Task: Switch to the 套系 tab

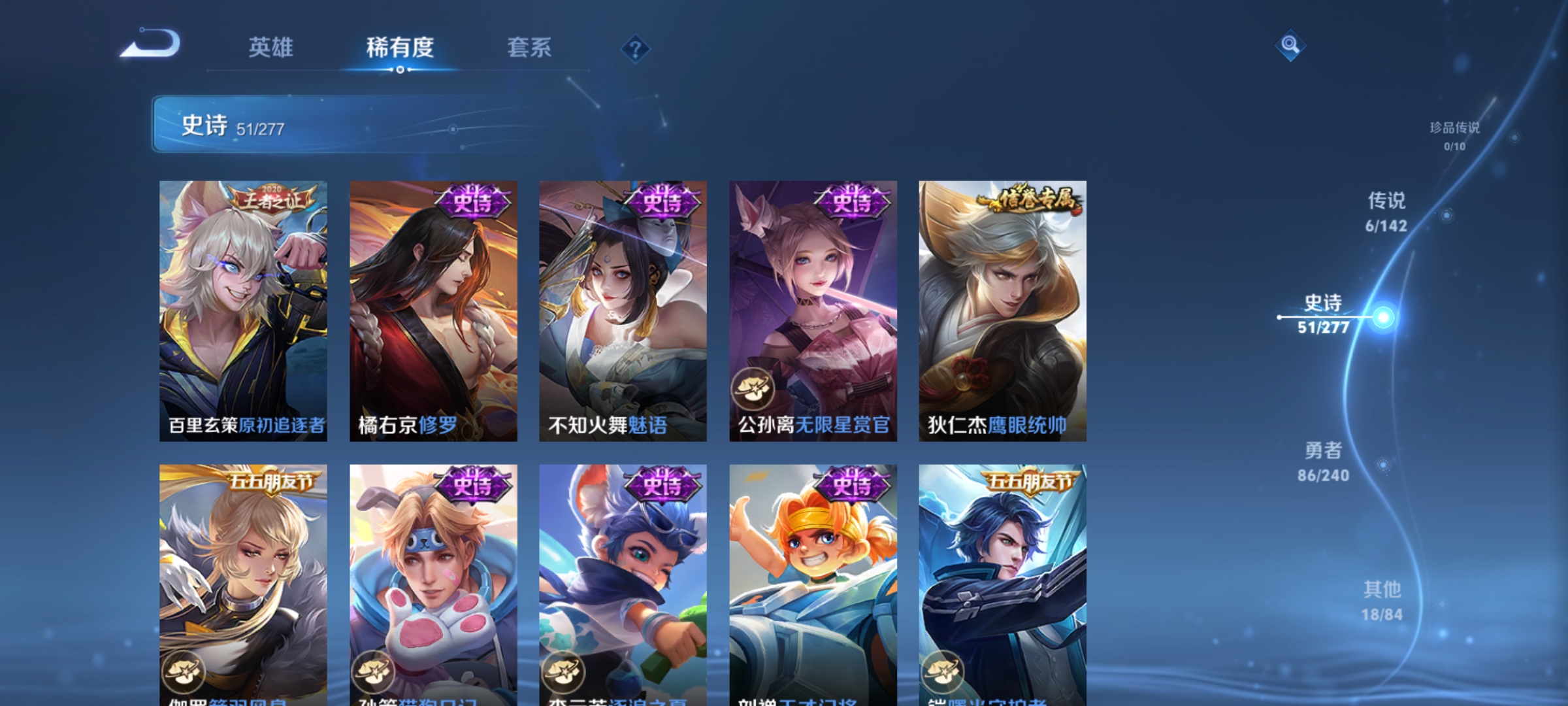Action: coord(529,48)
